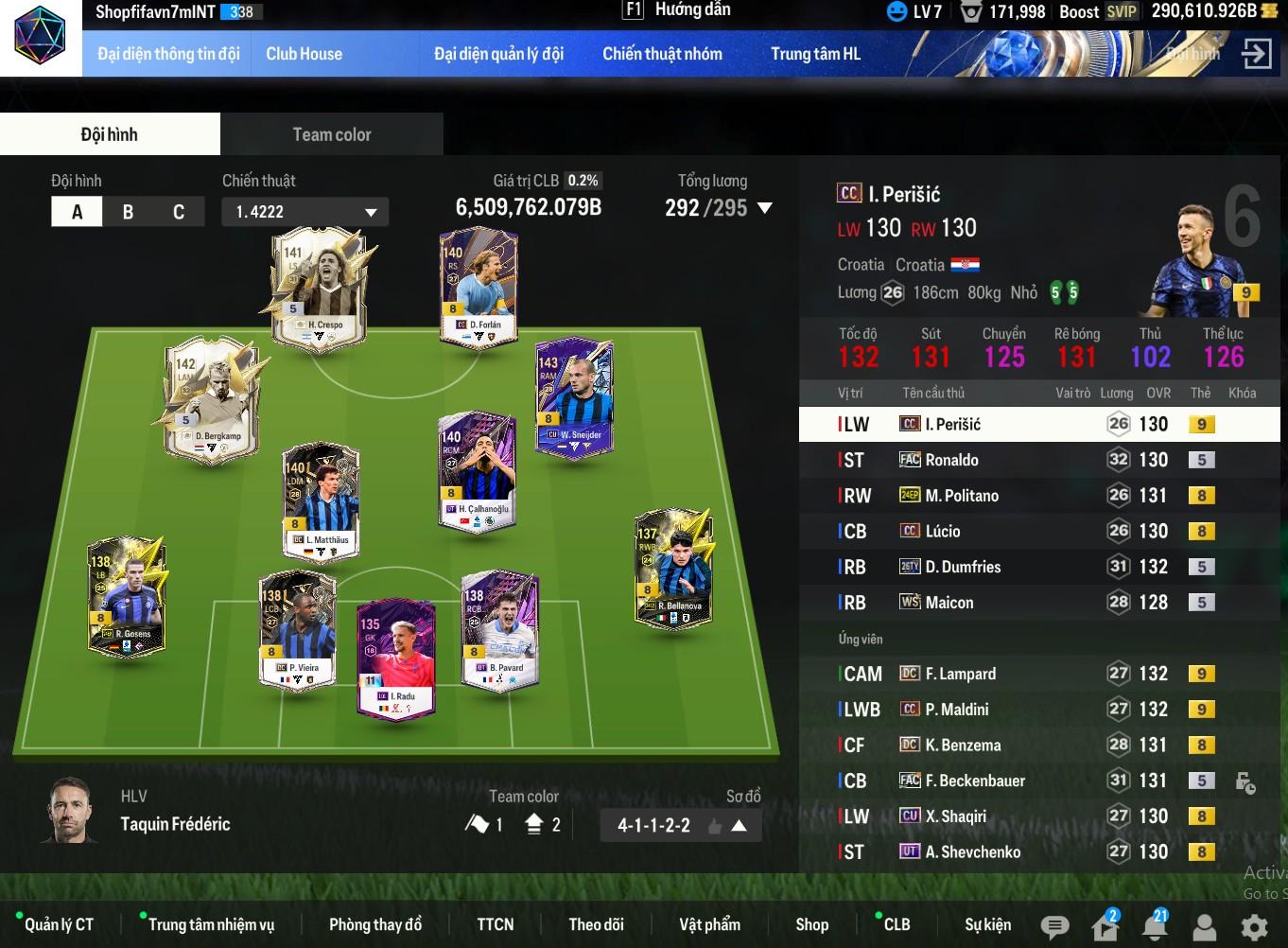Select squad B
The width and height of the screenshot is (1288, 948).
(128, 212)
